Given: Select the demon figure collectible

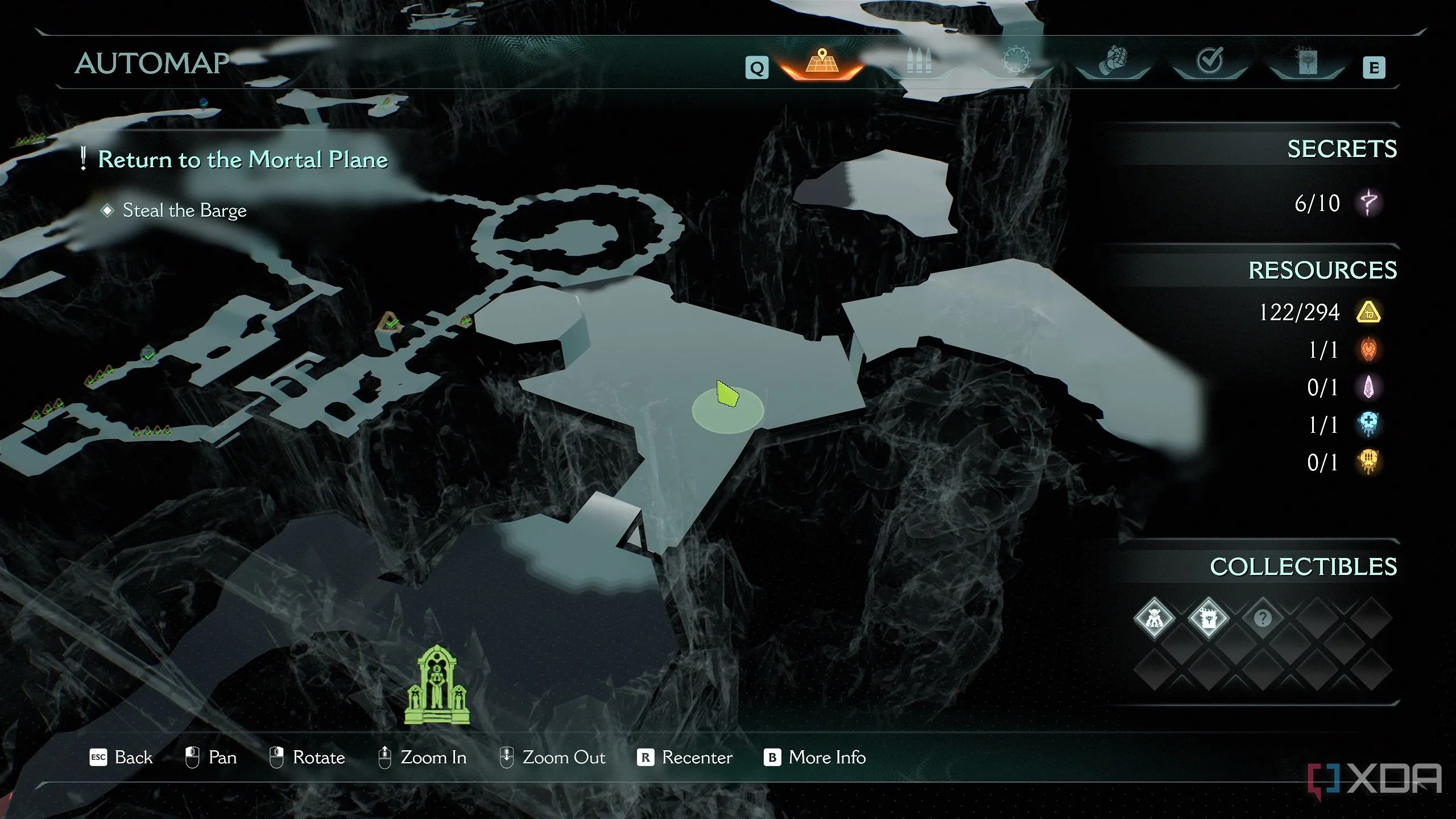Looking at the screenshot, I should [1154, 618].
